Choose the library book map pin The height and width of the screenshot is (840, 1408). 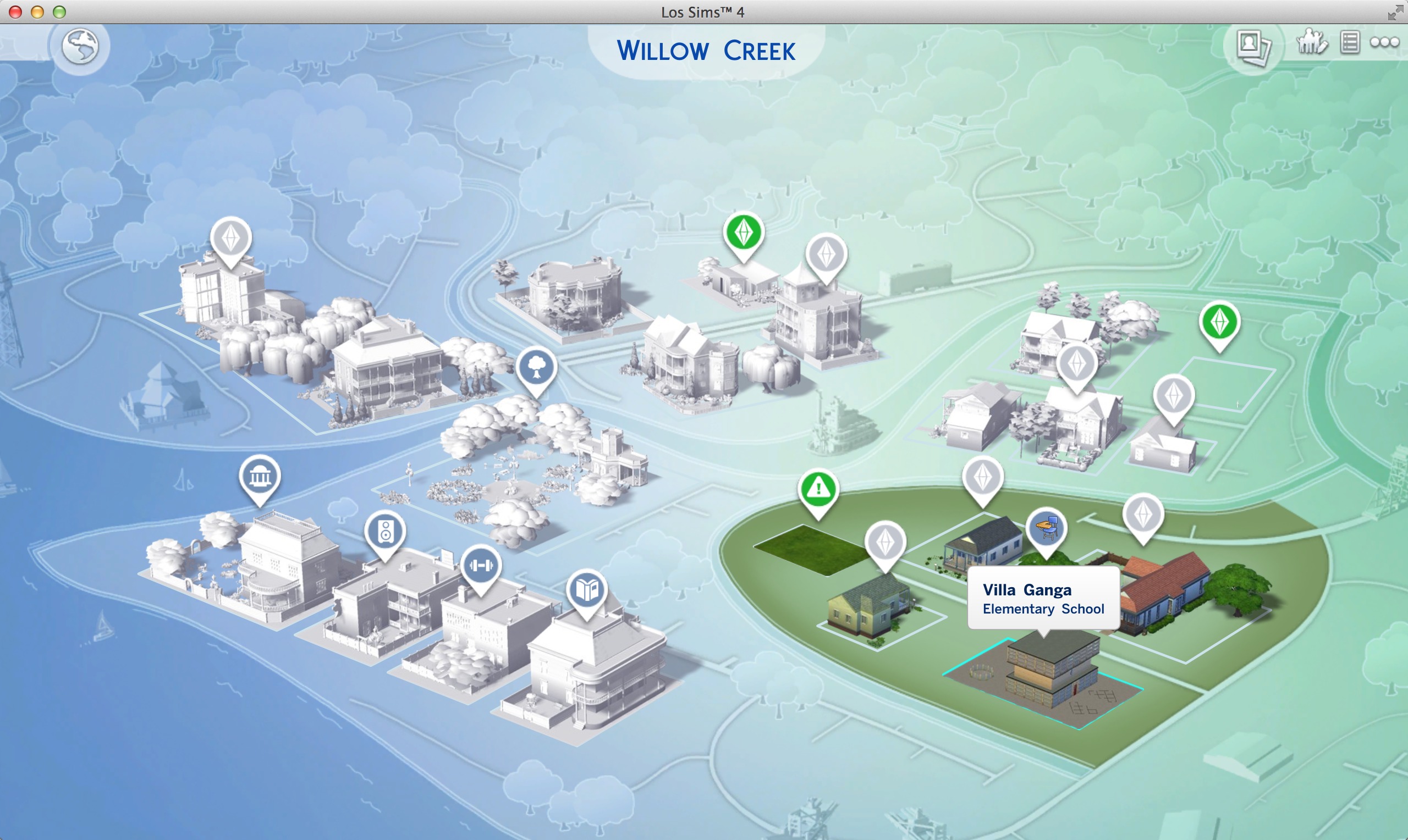(x=586, y=590)
